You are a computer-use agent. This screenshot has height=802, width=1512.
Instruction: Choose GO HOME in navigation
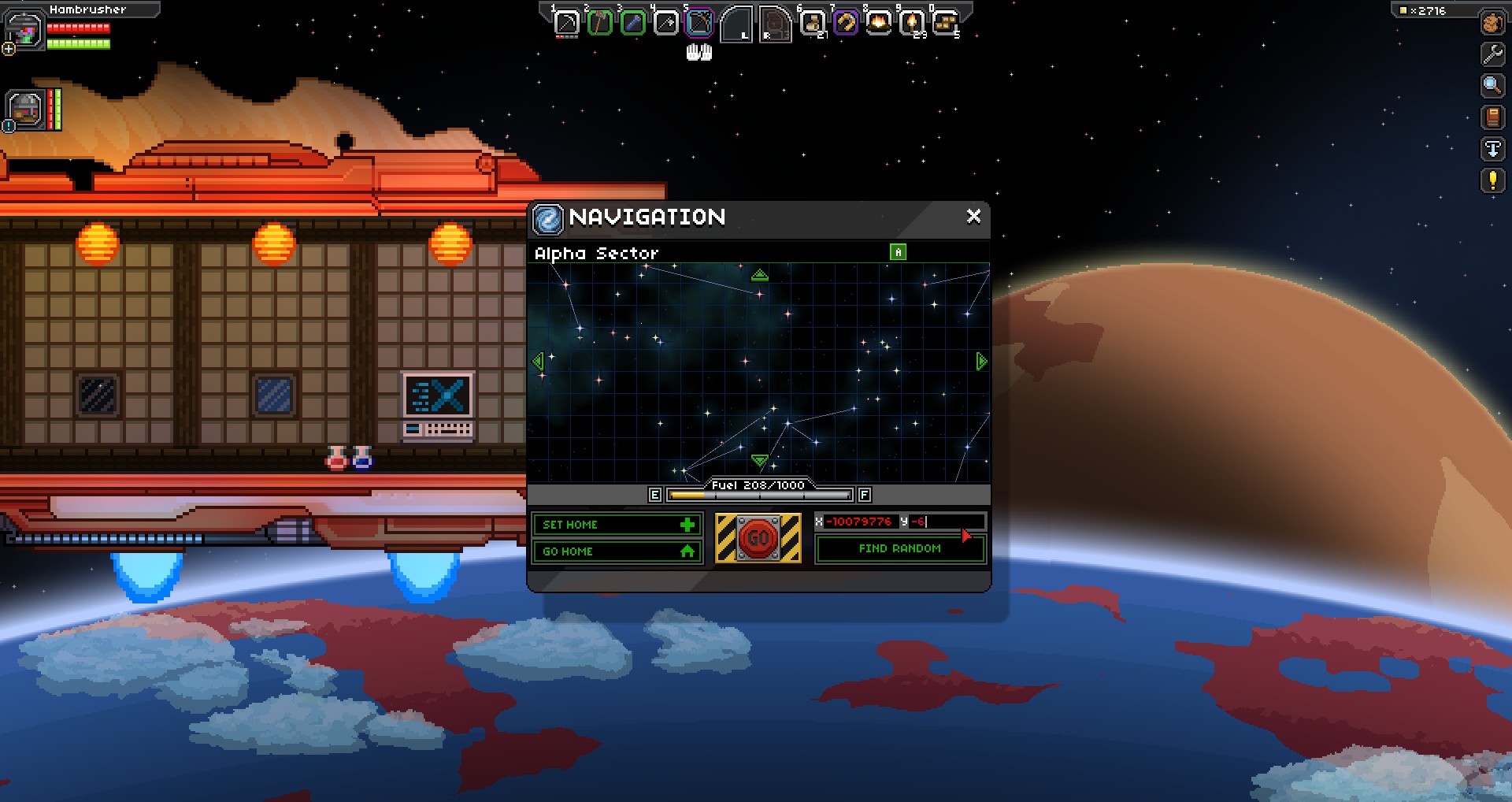[x=617, y=551]
